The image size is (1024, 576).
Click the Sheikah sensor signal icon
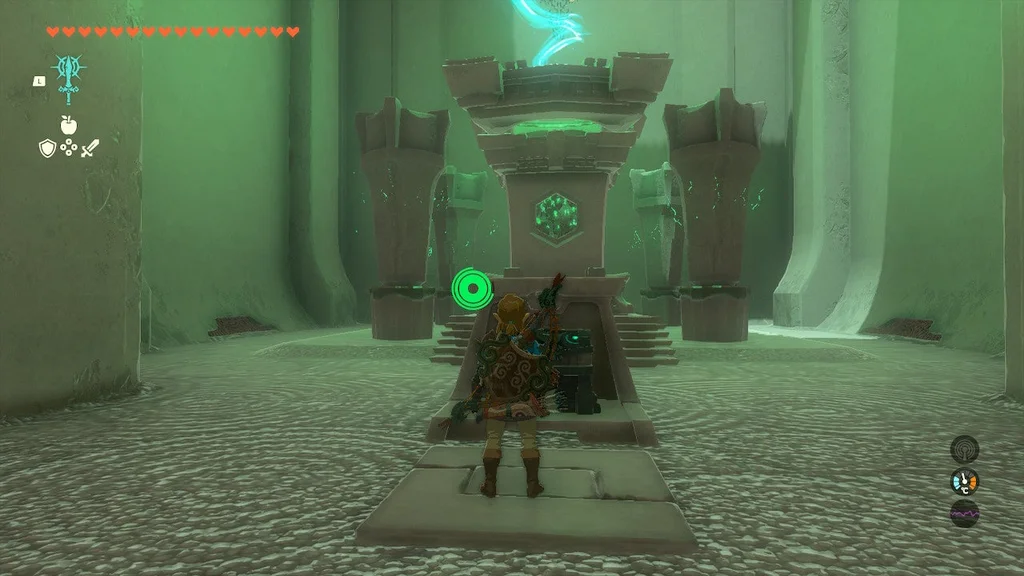coord(964,449)
